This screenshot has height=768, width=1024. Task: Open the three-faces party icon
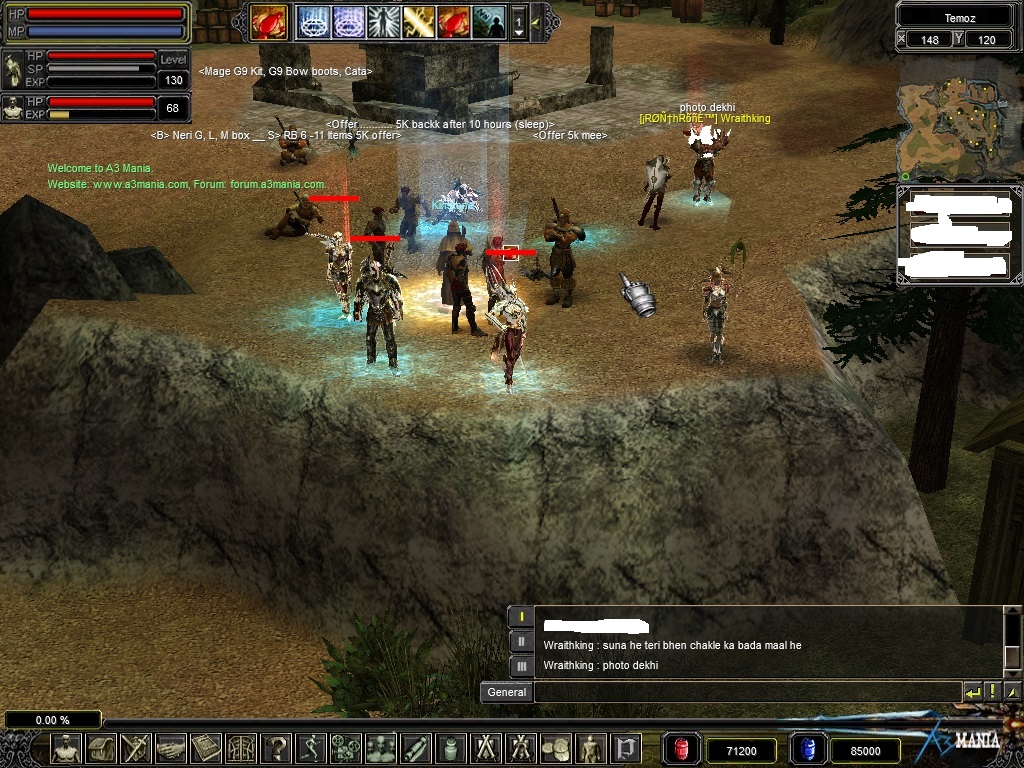point(381,748)
